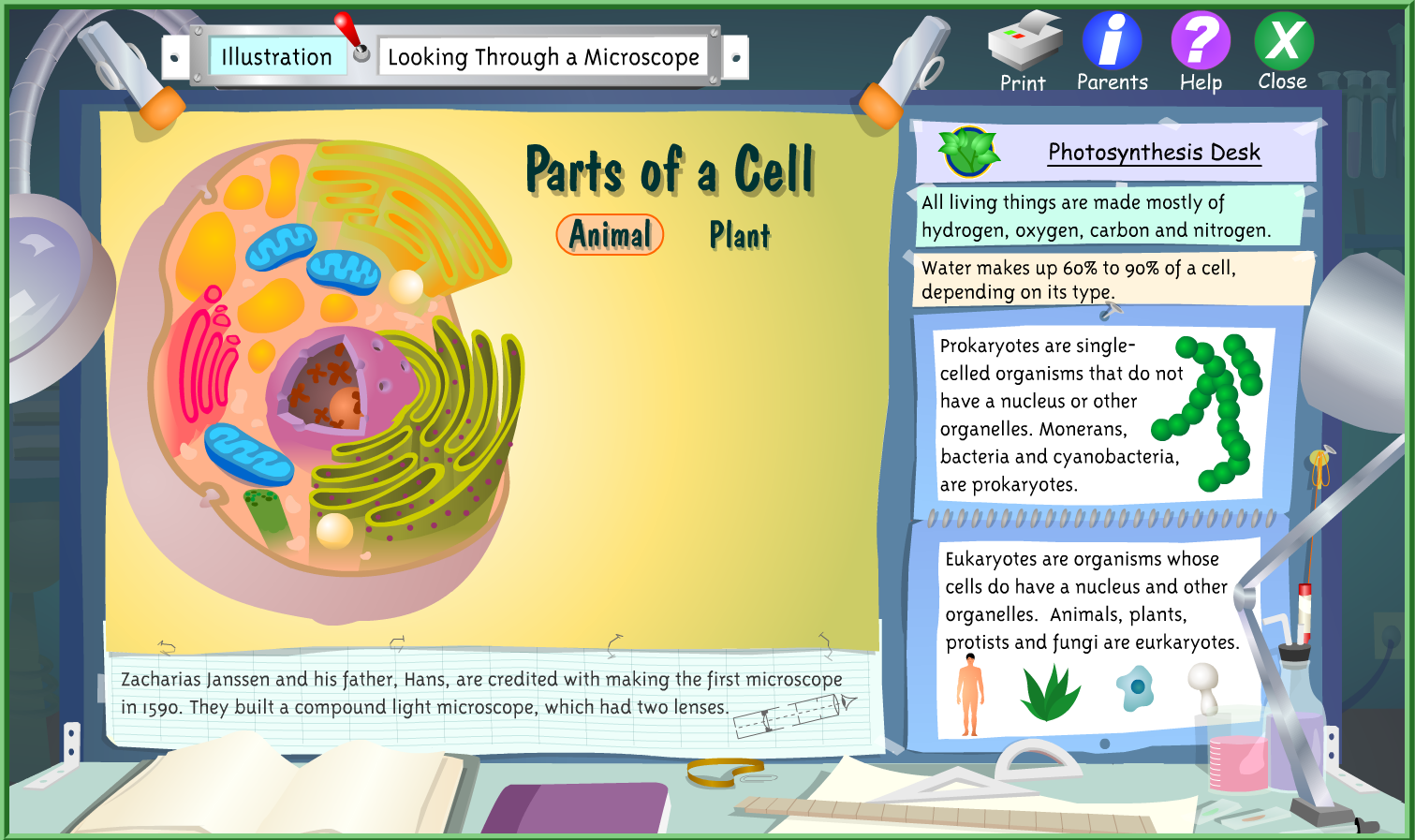1415x840 pixels.
Task: Click the center page-curl arrow below the illustration
Action: [614, 643]
